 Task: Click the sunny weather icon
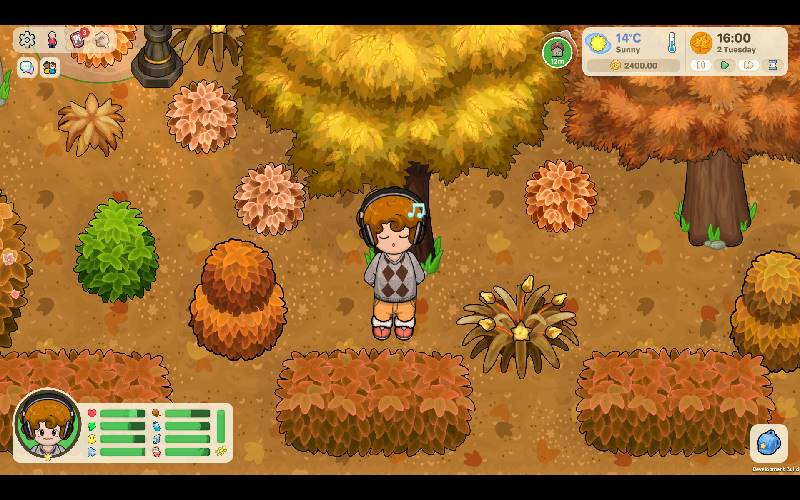tap(599, 43)
